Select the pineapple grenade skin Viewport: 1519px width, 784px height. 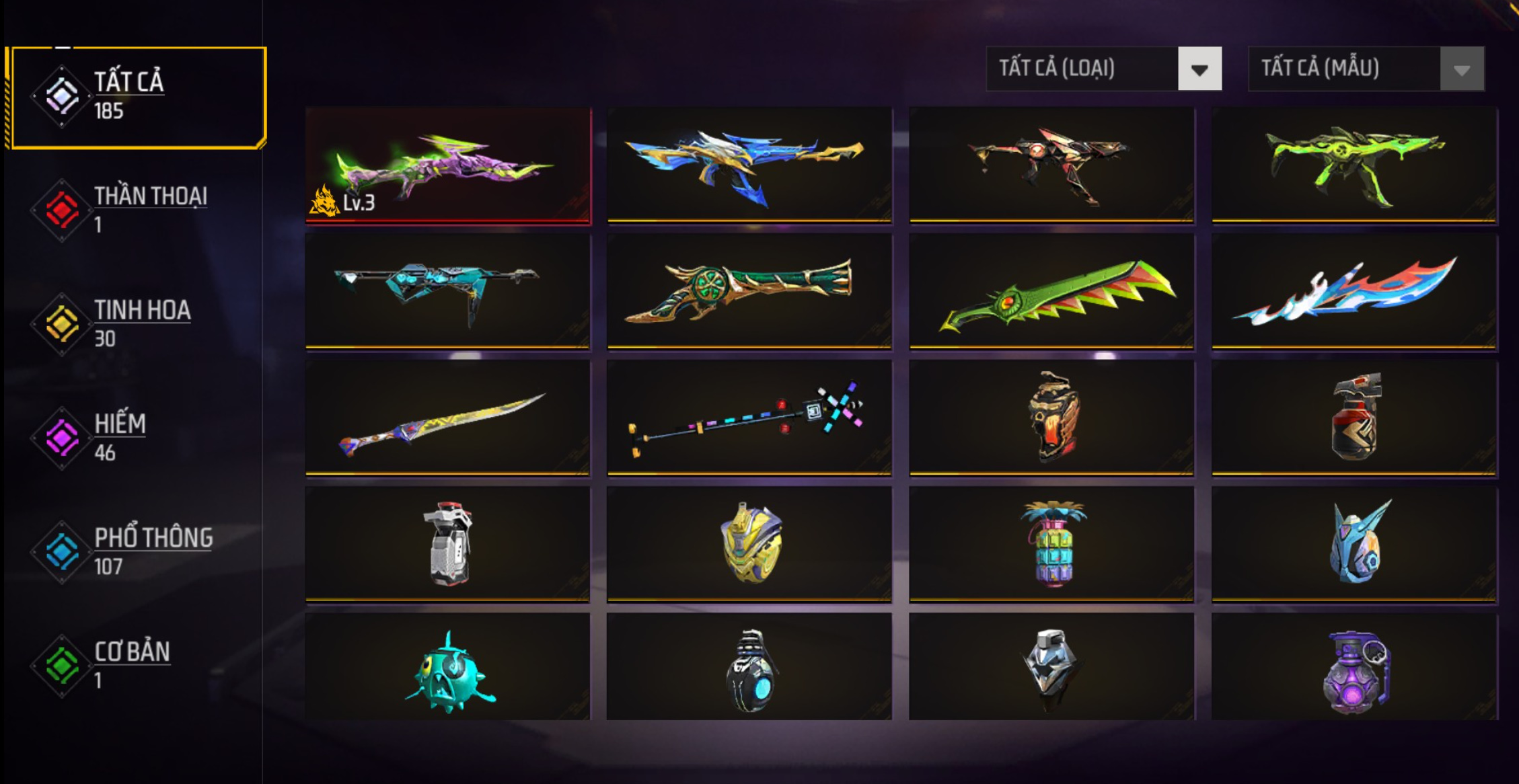click(1051, 544)
